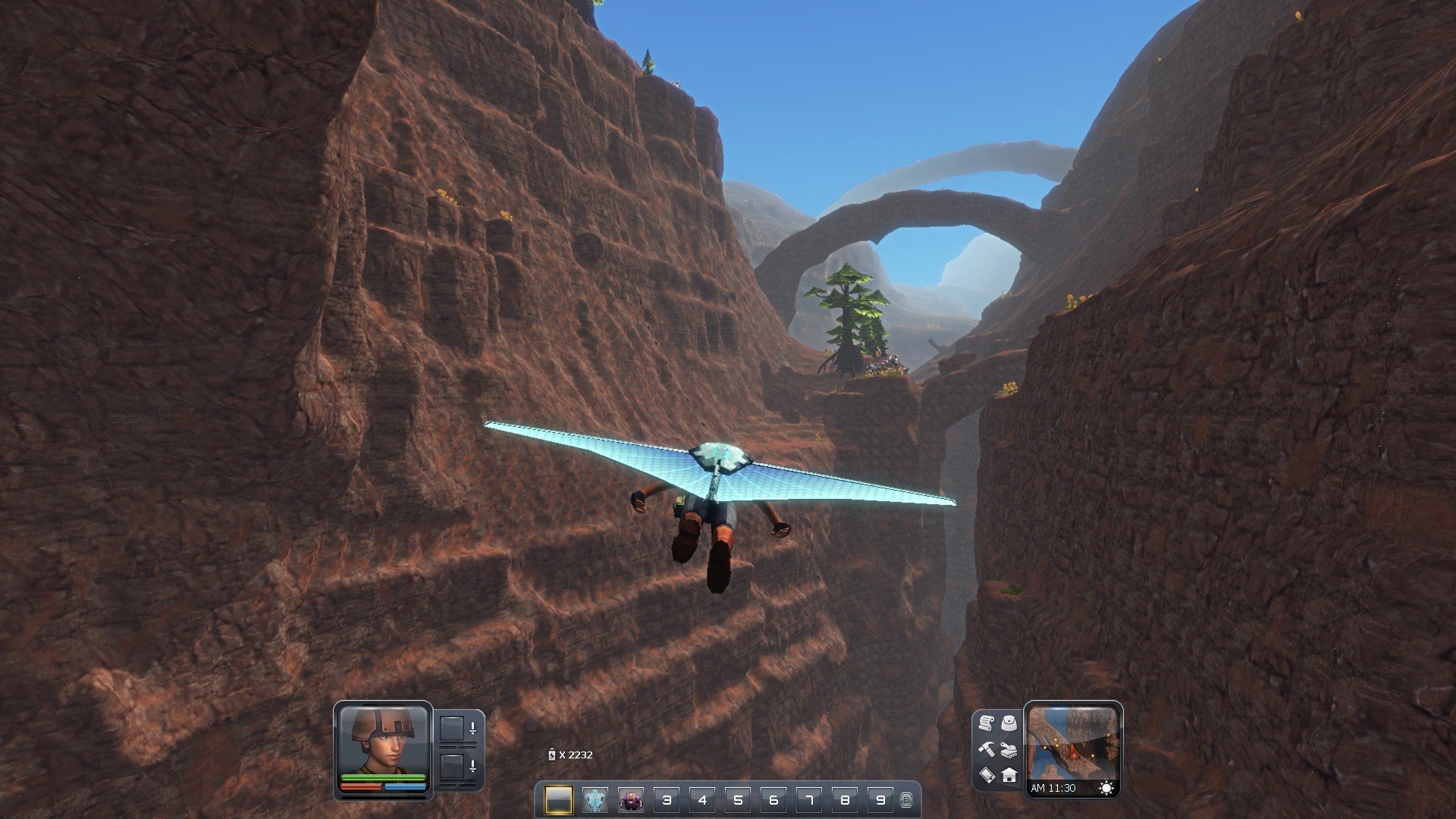Viewport: 1456px width, 819px height.
Task: Select hotbar slot number 5
Action: 738,799
